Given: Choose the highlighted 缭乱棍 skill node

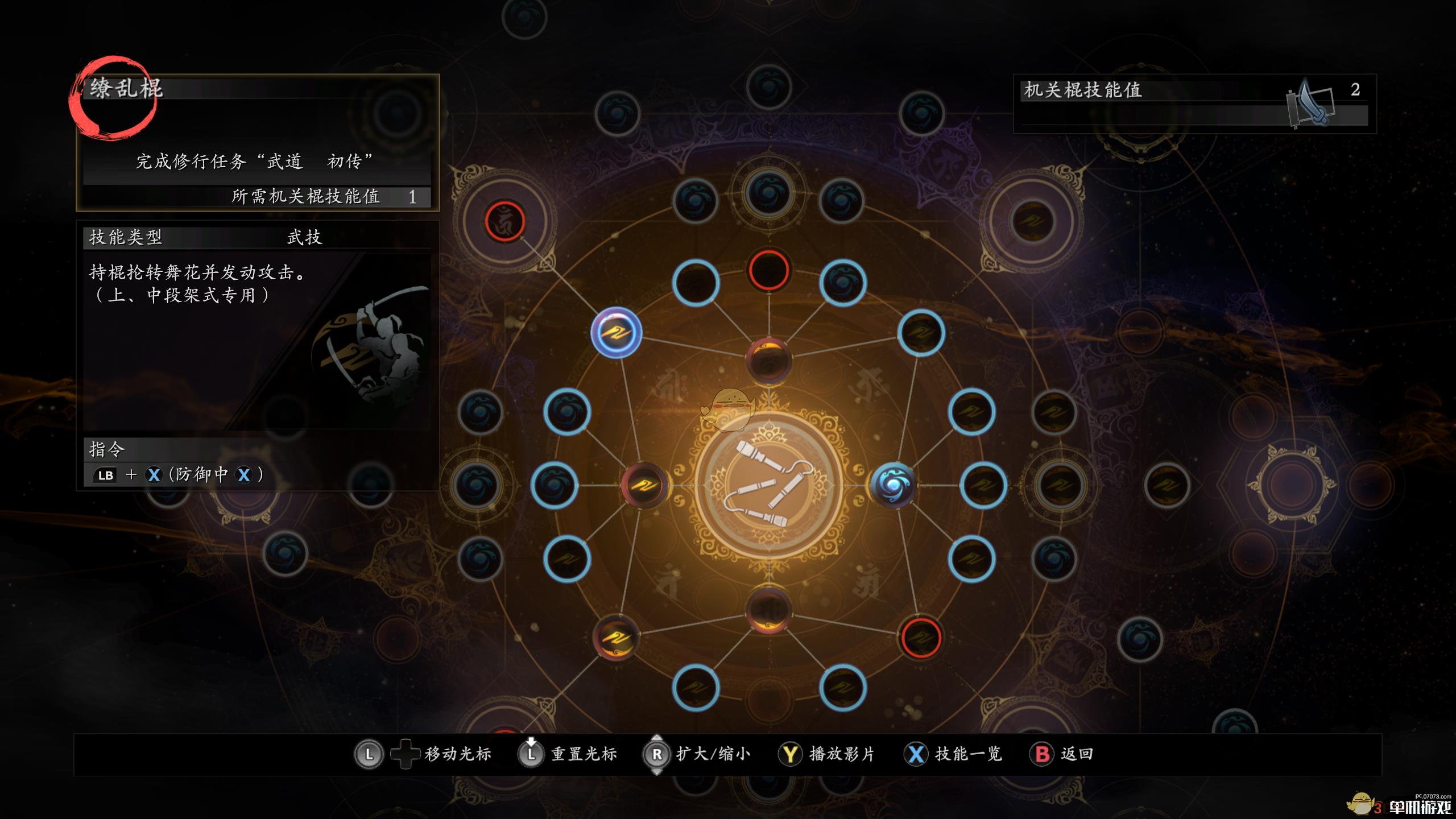Looking at the screenshot, I should [x=617, y=333].
